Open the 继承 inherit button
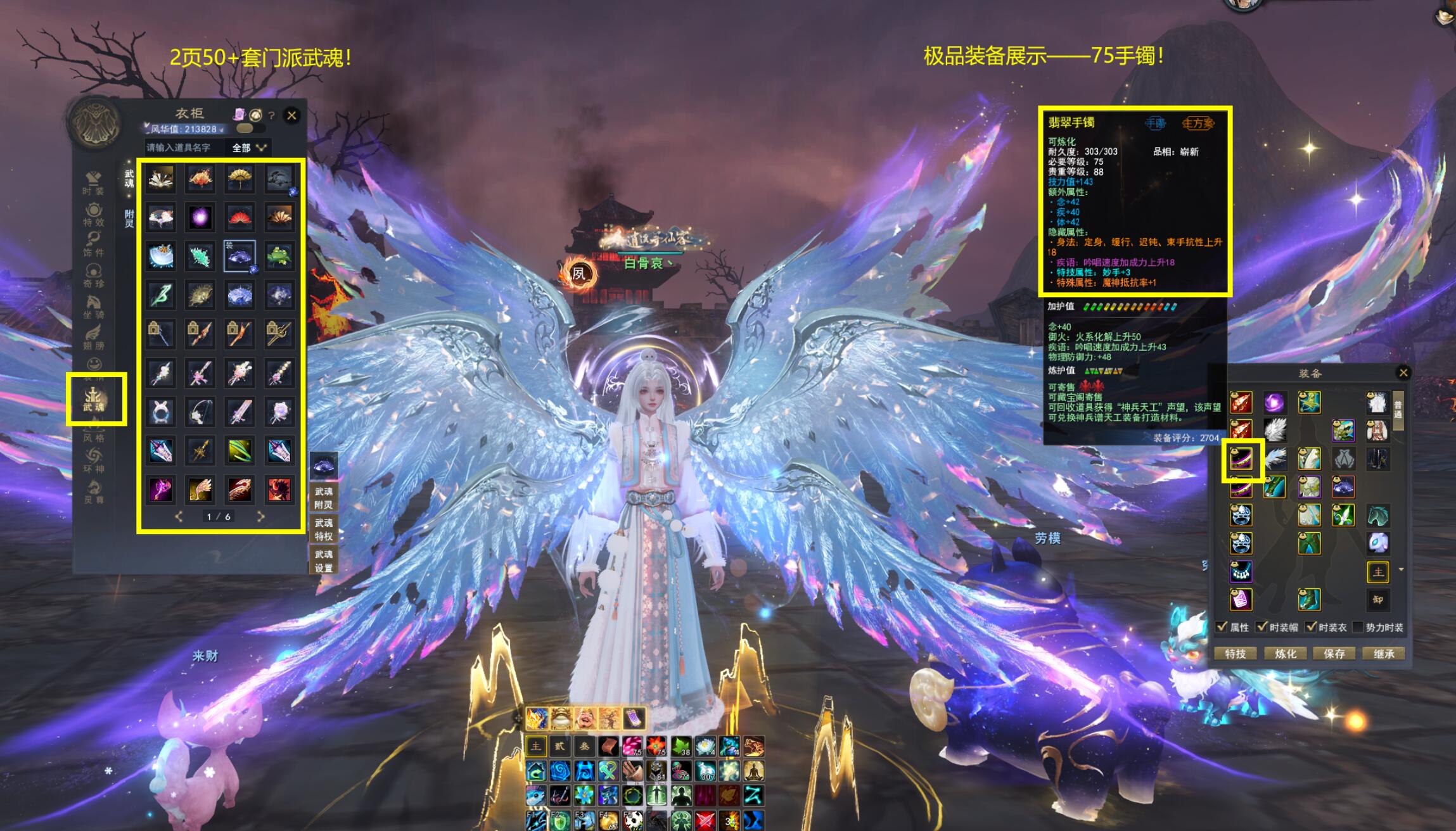The height and width of the screenshot is (831, 1456). pos(1383,654)
